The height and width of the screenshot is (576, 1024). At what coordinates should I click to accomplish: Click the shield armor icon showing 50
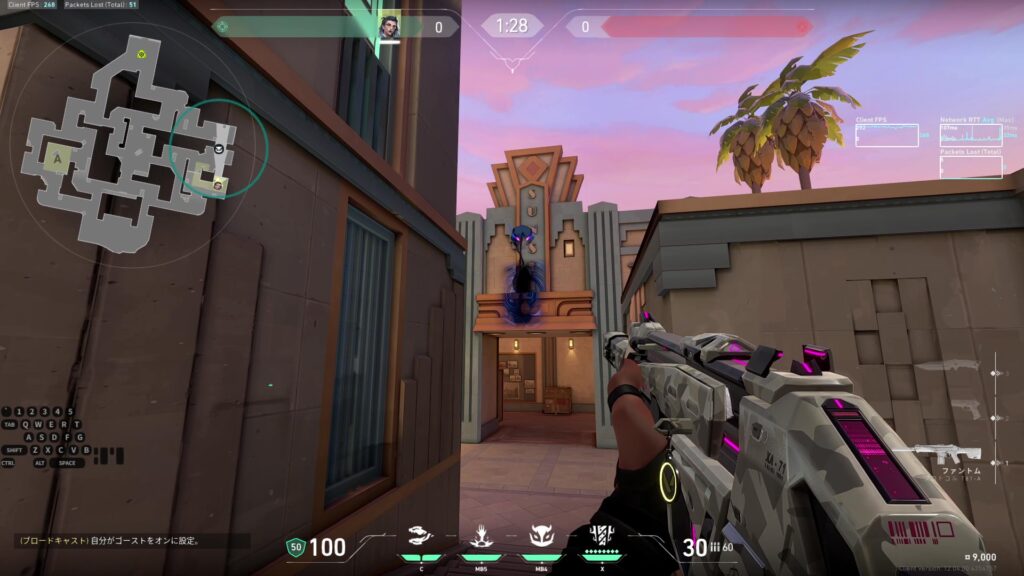point(295,546)
